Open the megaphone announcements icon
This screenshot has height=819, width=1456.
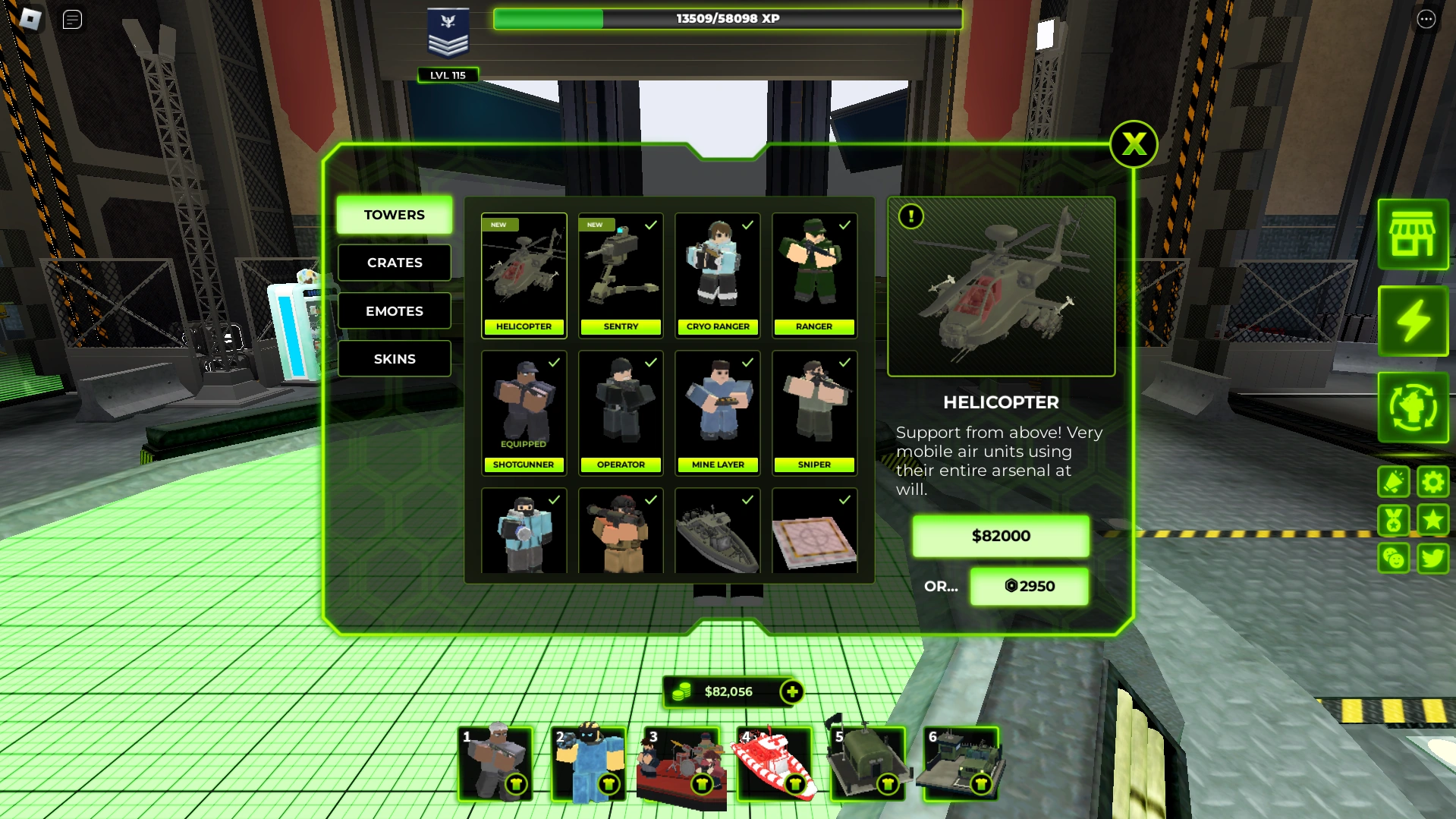[x=1394, y=482]
